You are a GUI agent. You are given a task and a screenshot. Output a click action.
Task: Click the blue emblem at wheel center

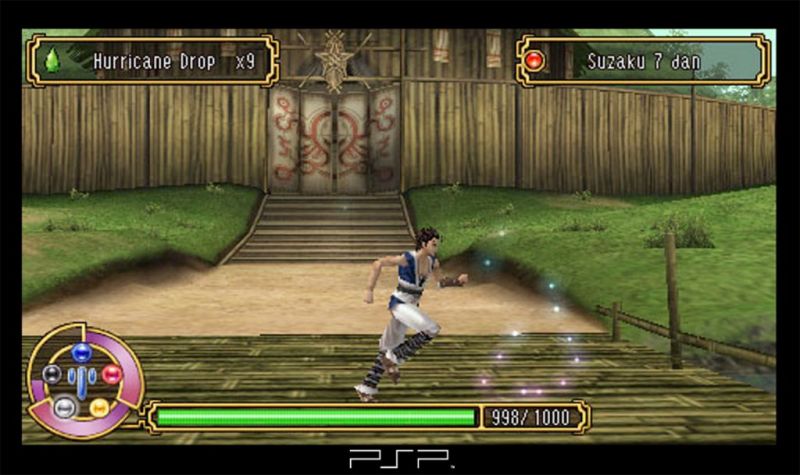click(x=82, y=380)
